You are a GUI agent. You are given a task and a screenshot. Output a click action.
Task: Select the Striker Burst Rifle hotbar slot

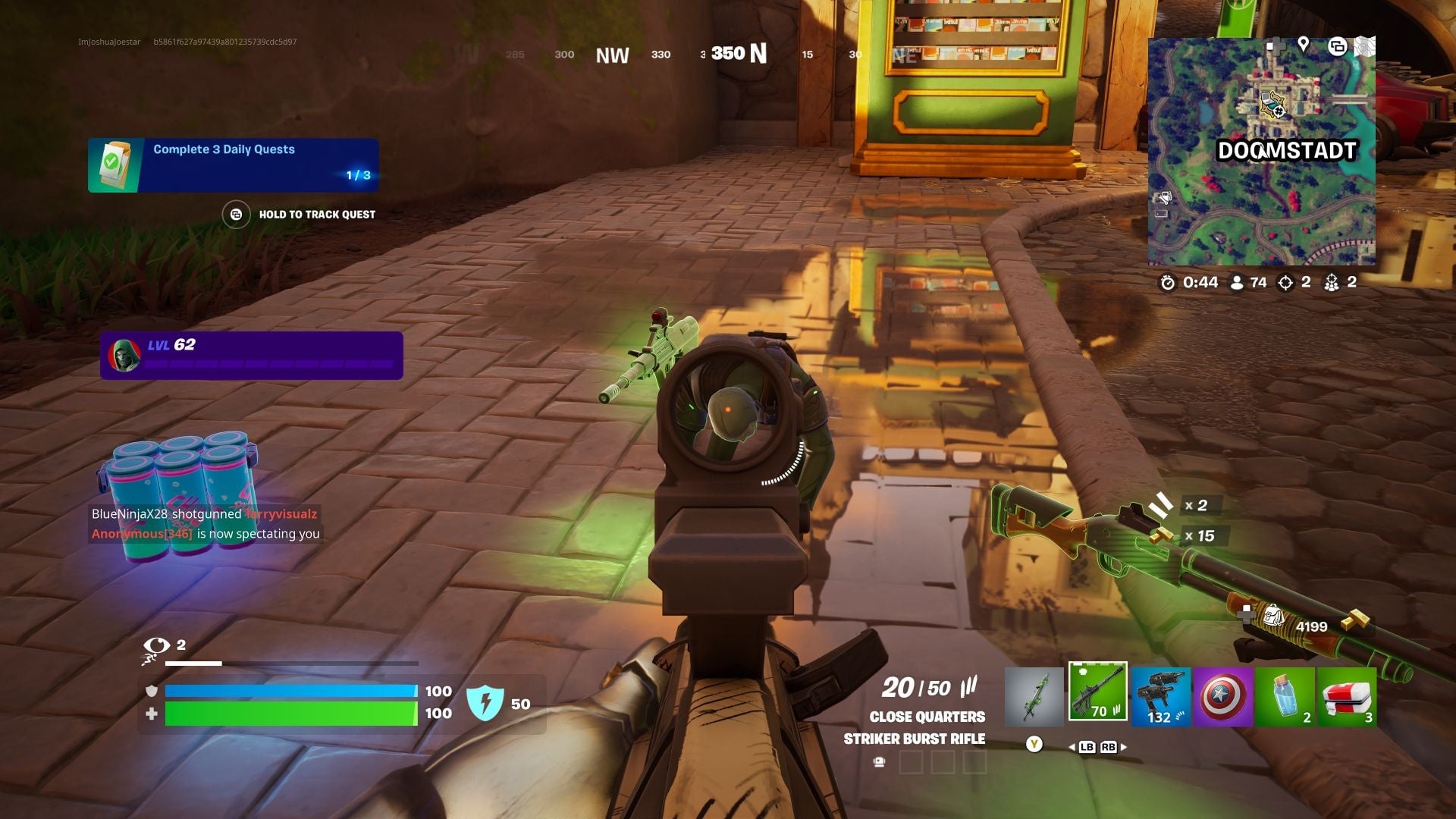tap(1097, 696)
